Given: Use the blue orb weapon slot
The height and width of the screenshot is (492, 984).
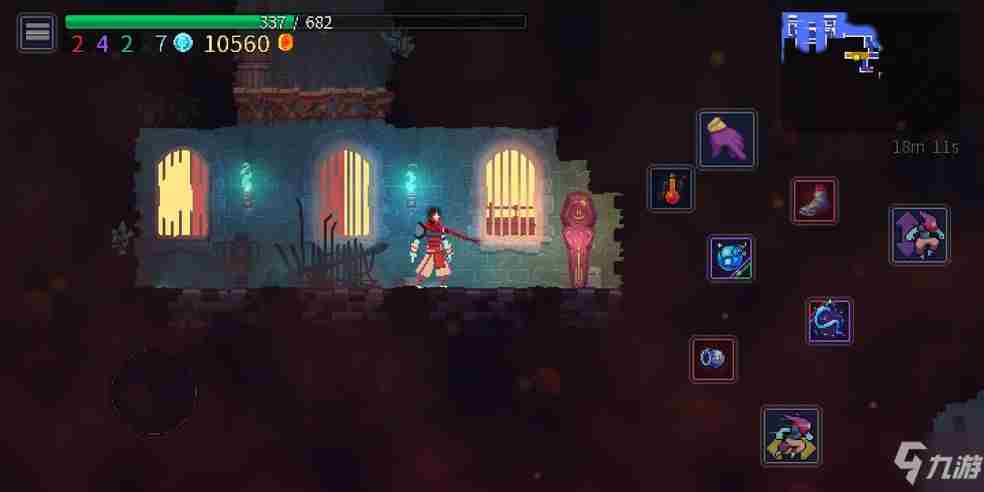Looking at the screenshot, I should click(731, 258).
